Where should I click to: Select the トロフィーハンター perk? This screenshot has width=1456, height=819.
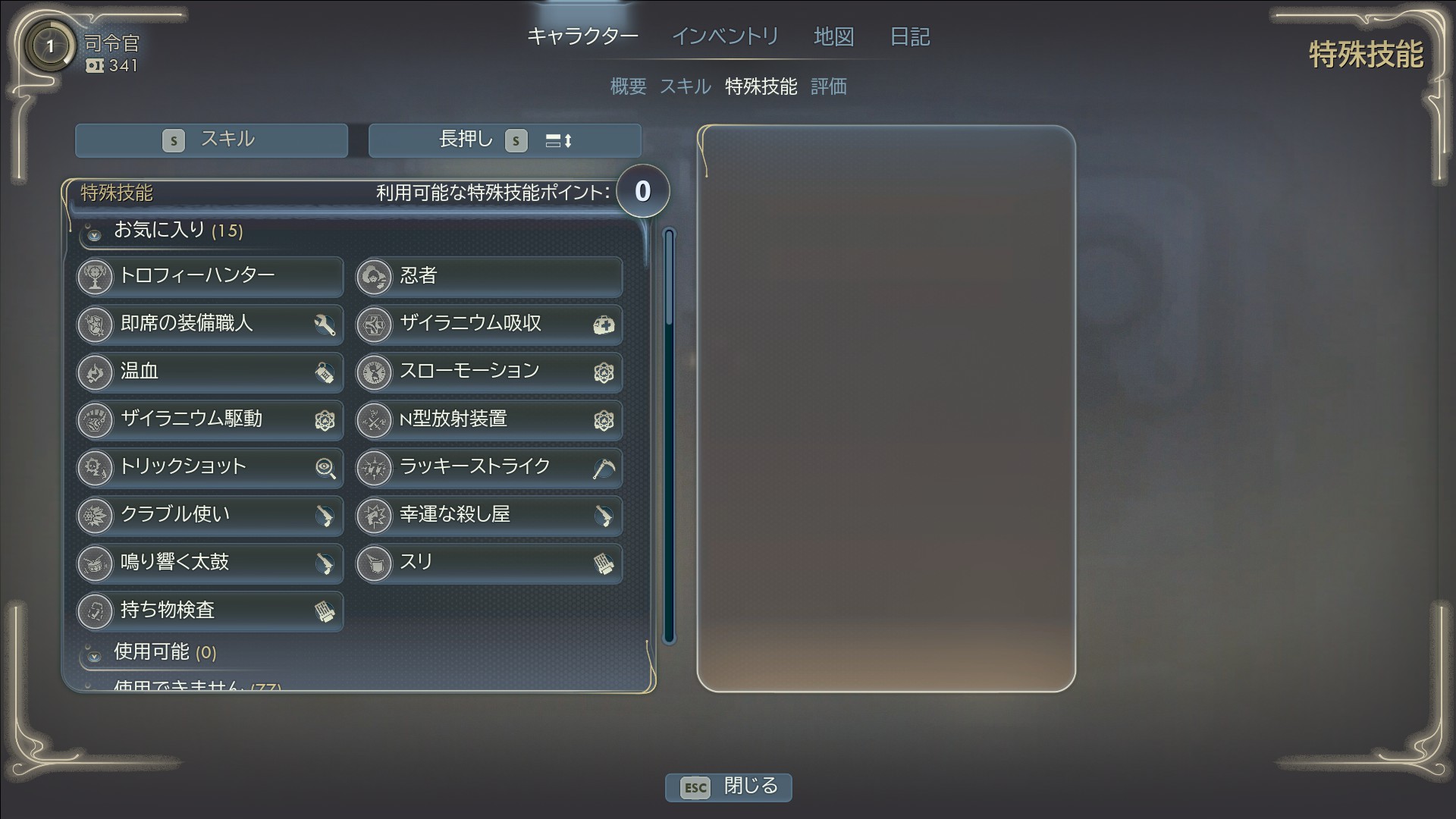(209, 276)
